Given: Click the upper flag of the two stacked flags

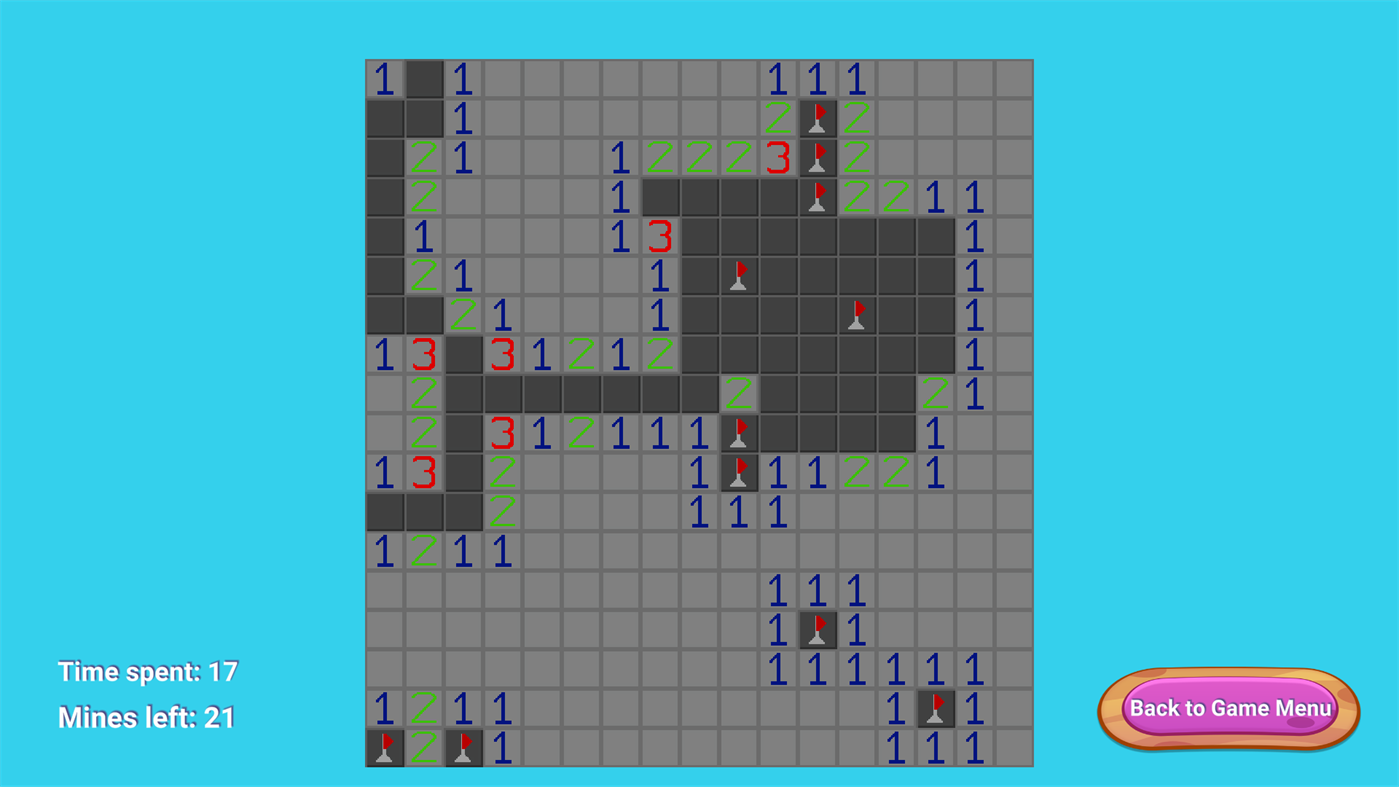Looking at the screenshot, I should click(x=738, y=433).
